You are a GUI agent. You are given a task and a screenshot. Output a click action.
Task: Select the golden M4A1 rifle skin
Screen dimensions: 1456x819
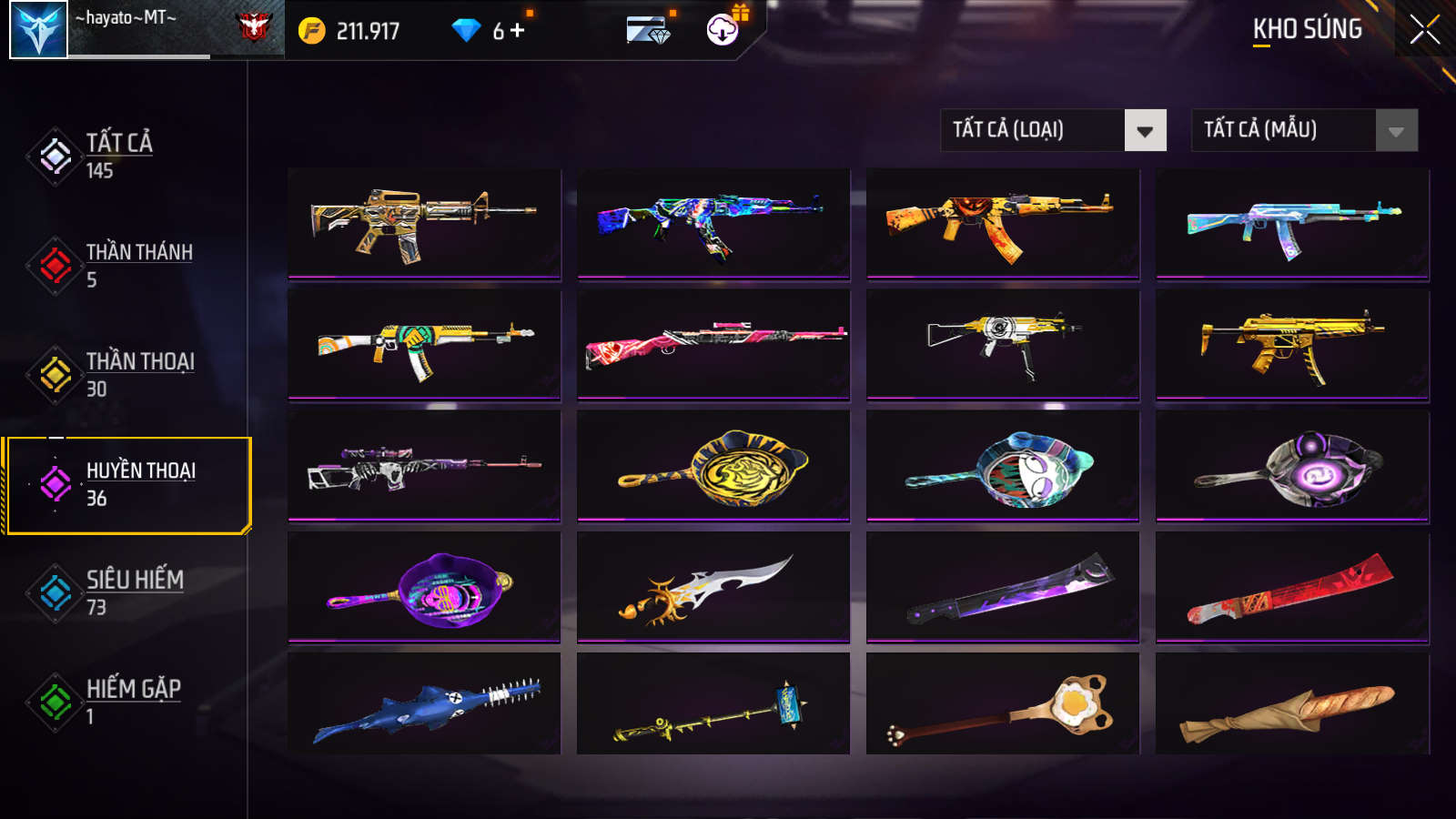[x=424, y=223]
